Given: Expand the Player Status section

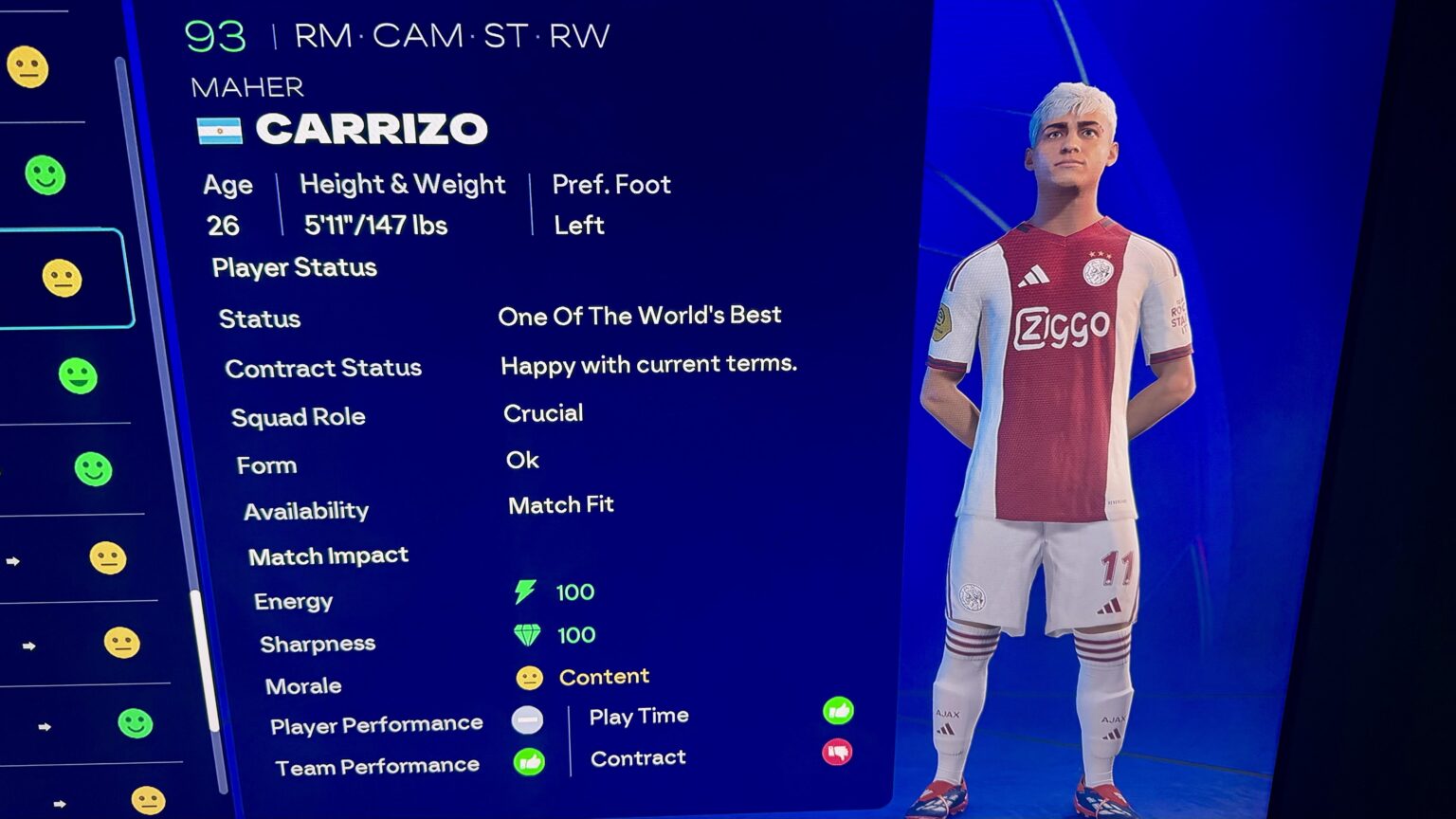Looking at the screenshot, I should tap(294, 267).
